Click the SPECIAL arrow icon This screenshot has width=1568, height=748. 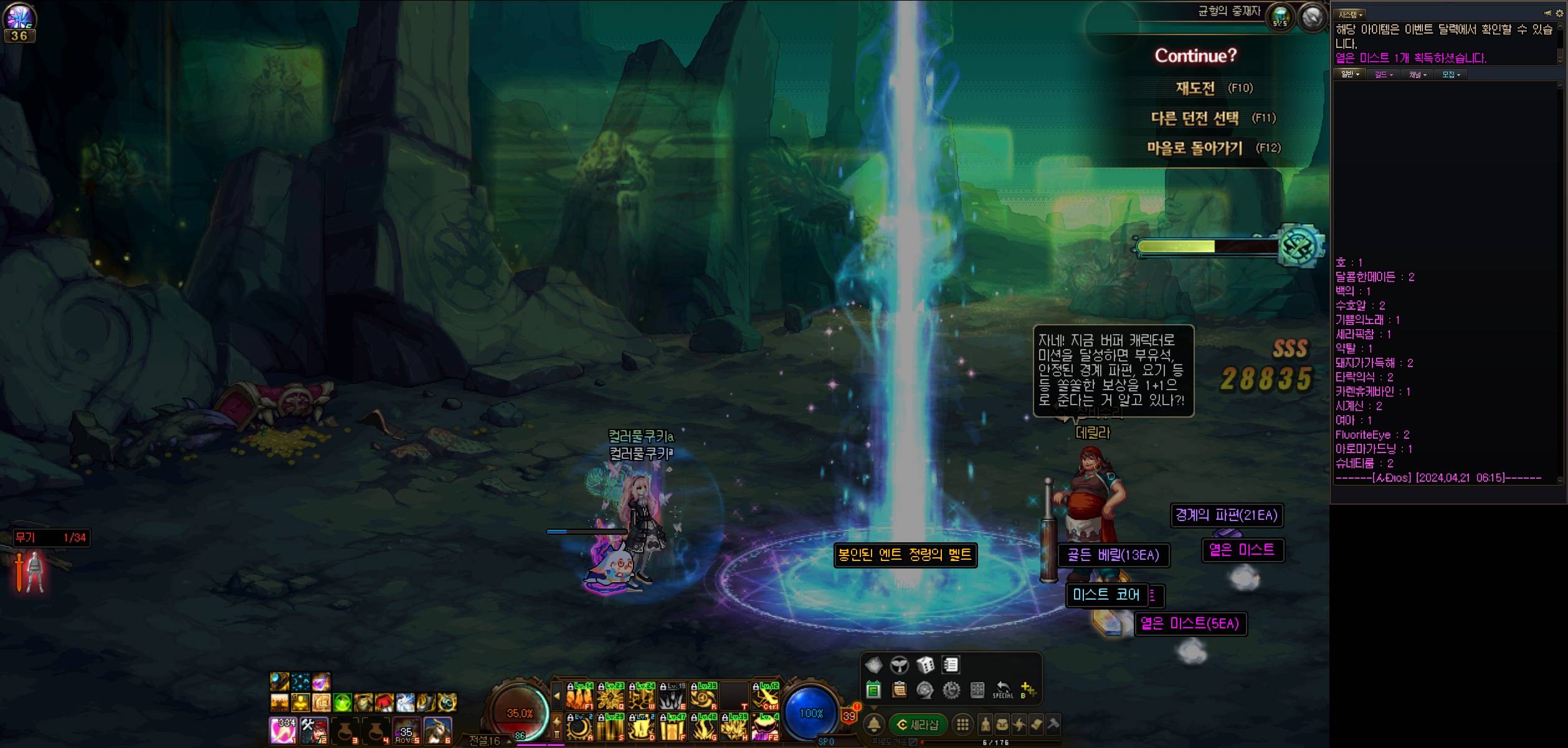(x=1002, y=689)
